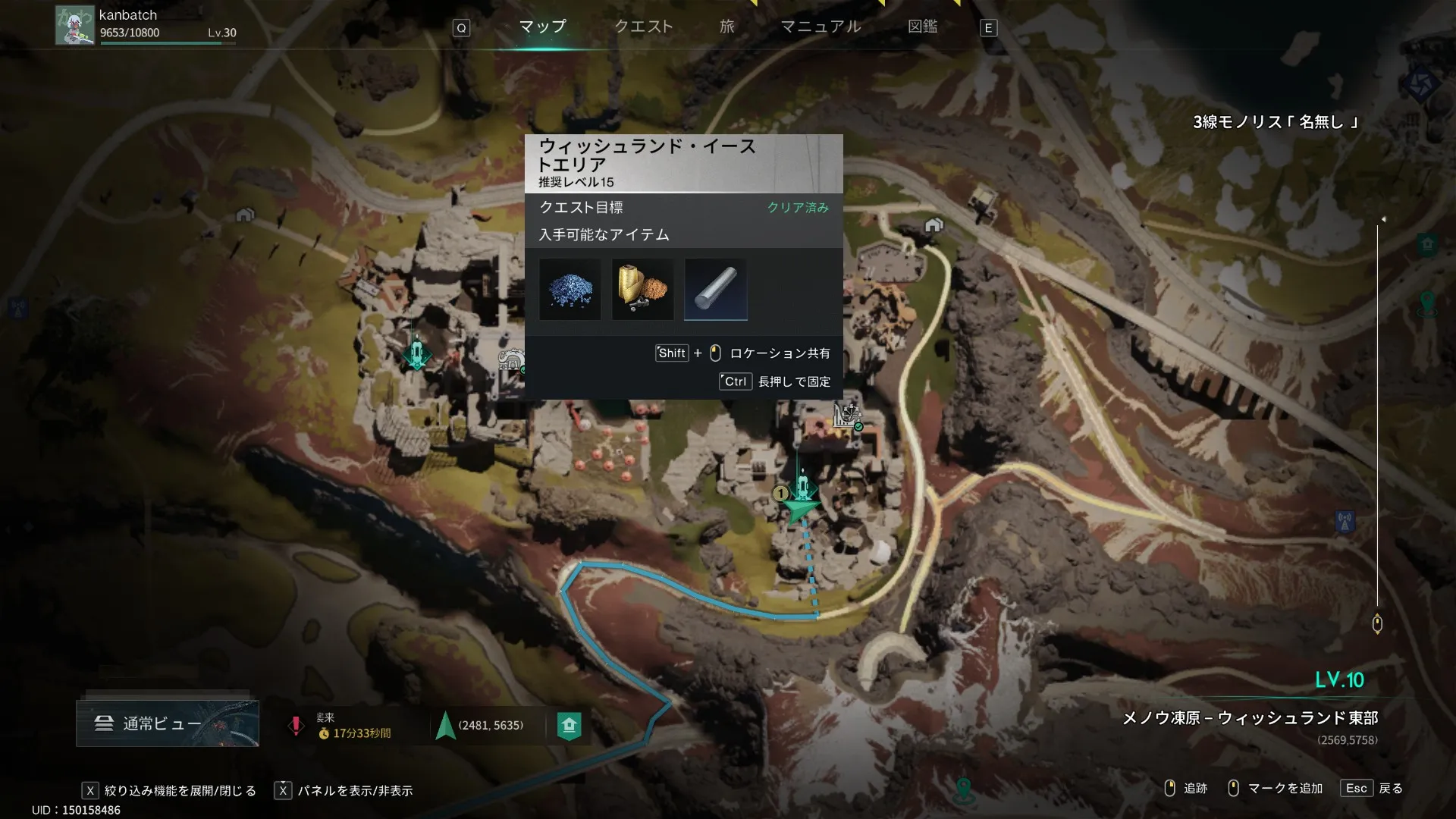Select the blue crystal item icon
This screenshot has width=1456, height=819.
click(570, 289)
